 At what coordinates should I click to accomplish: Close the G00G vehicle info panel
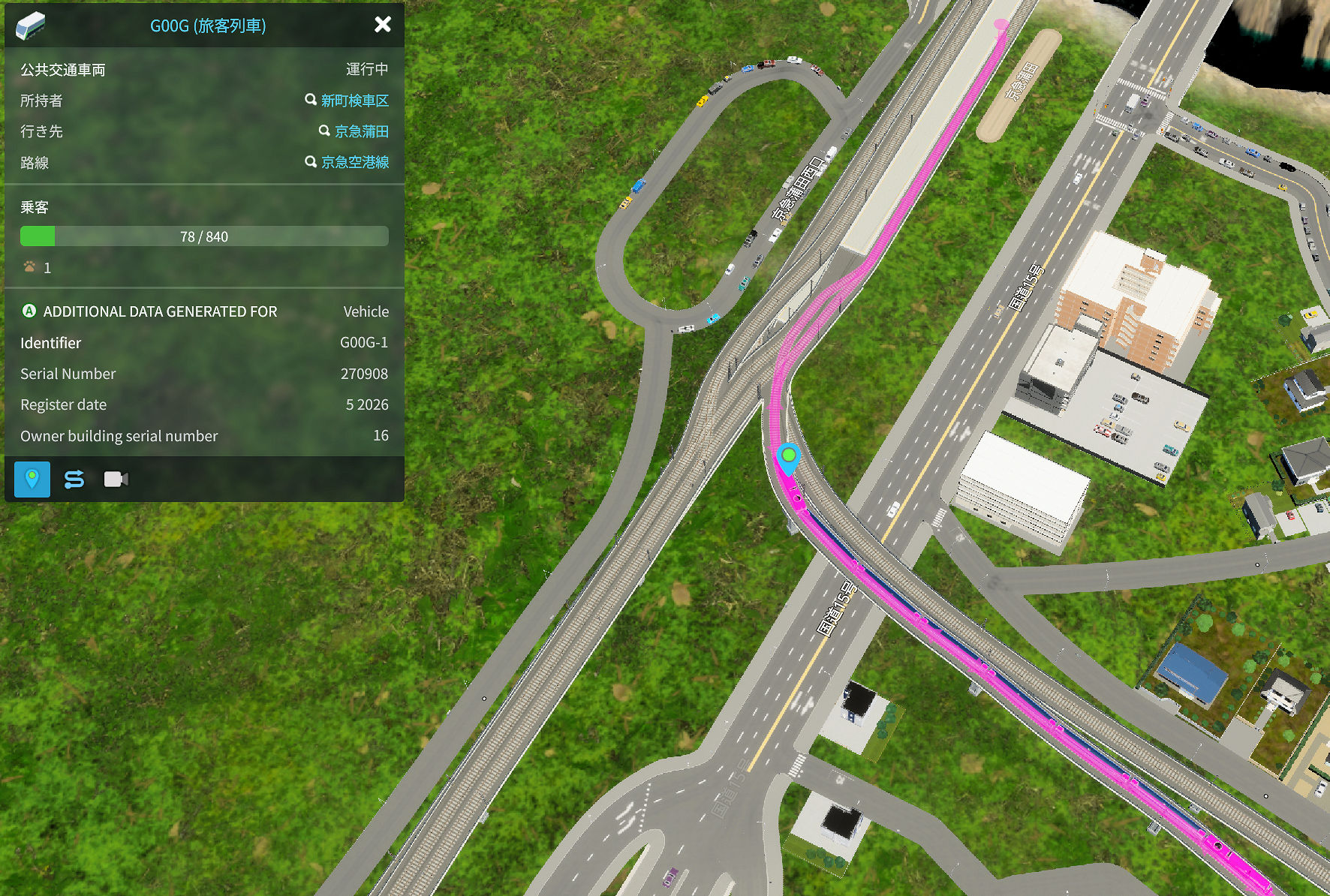pyautogui.click(x=383, y=25)
